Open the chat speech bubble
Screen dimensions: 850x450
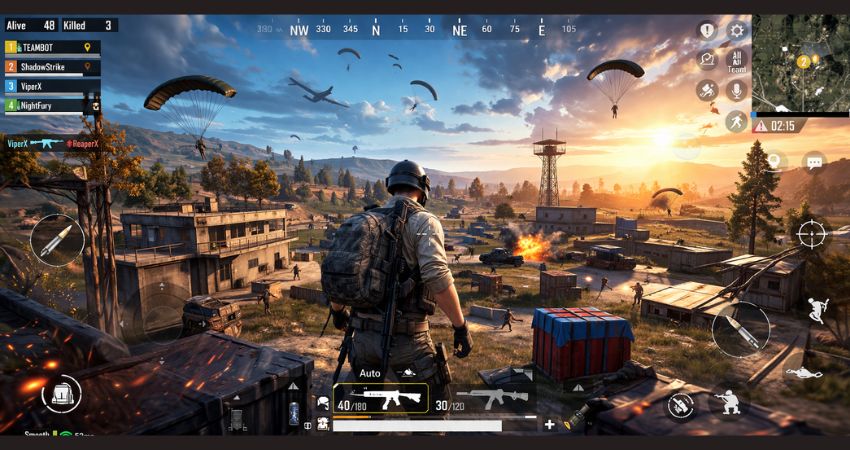tap(814, 161)
